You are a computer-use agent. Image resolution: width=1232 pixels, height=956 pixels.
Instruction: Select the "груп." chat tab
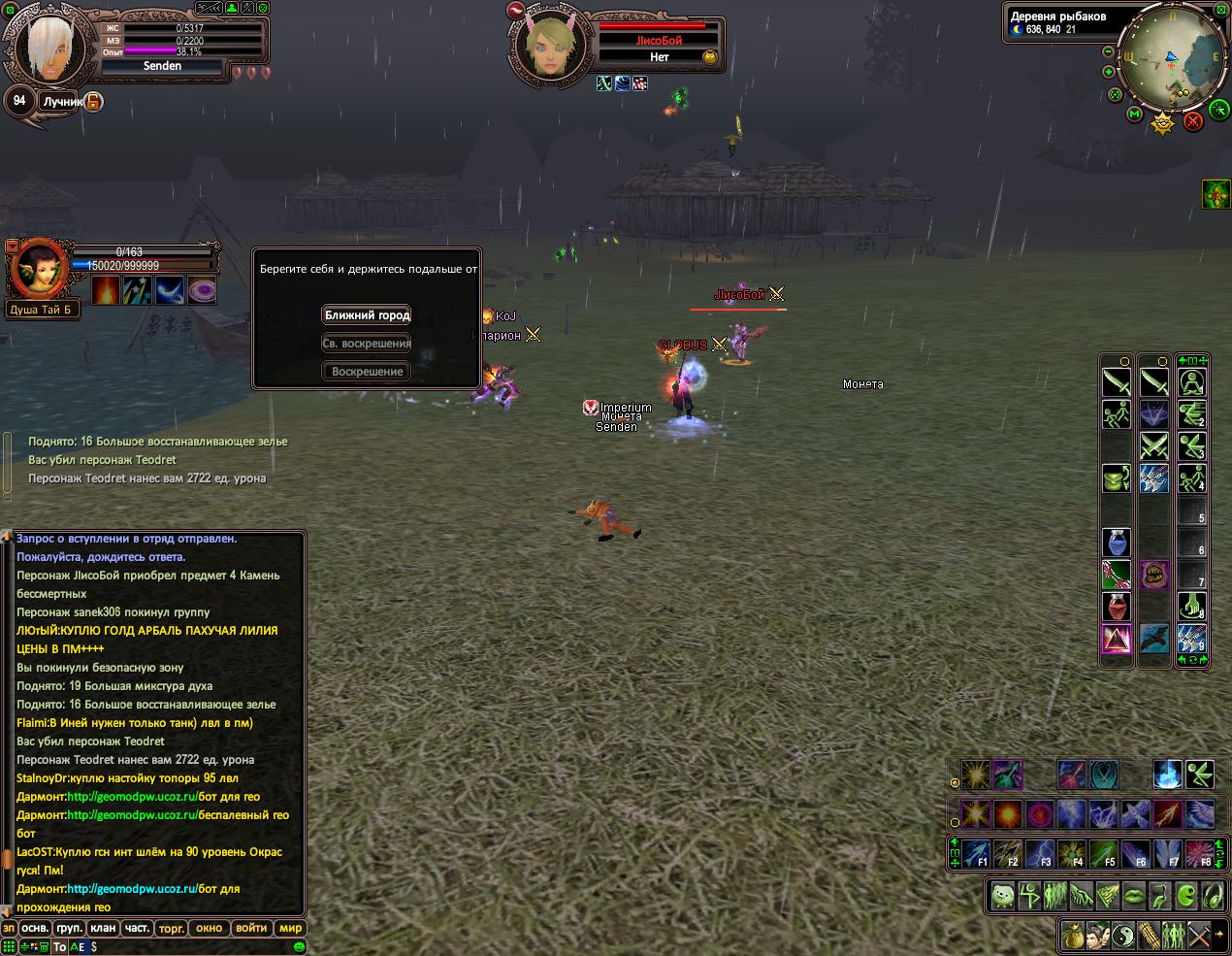pyautogui.click(x=69, y=928)
